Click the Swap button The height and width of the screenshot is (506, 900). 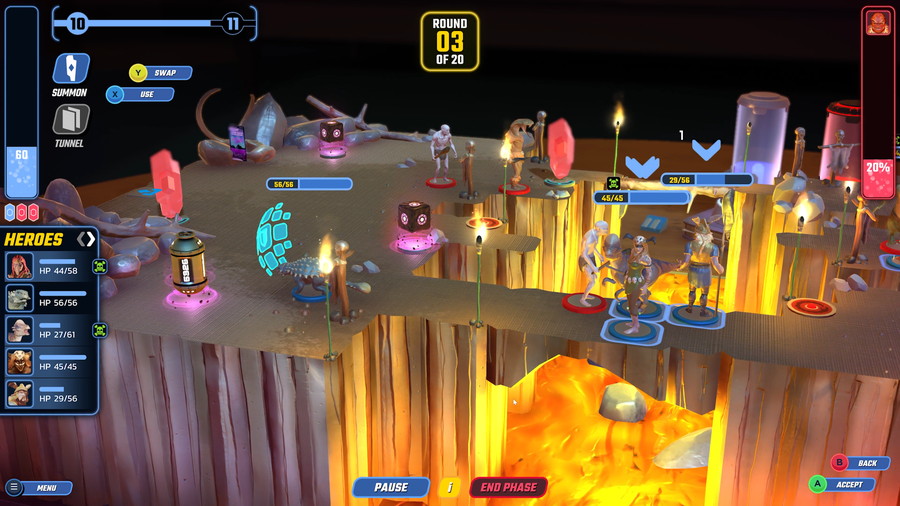point(160,73)
